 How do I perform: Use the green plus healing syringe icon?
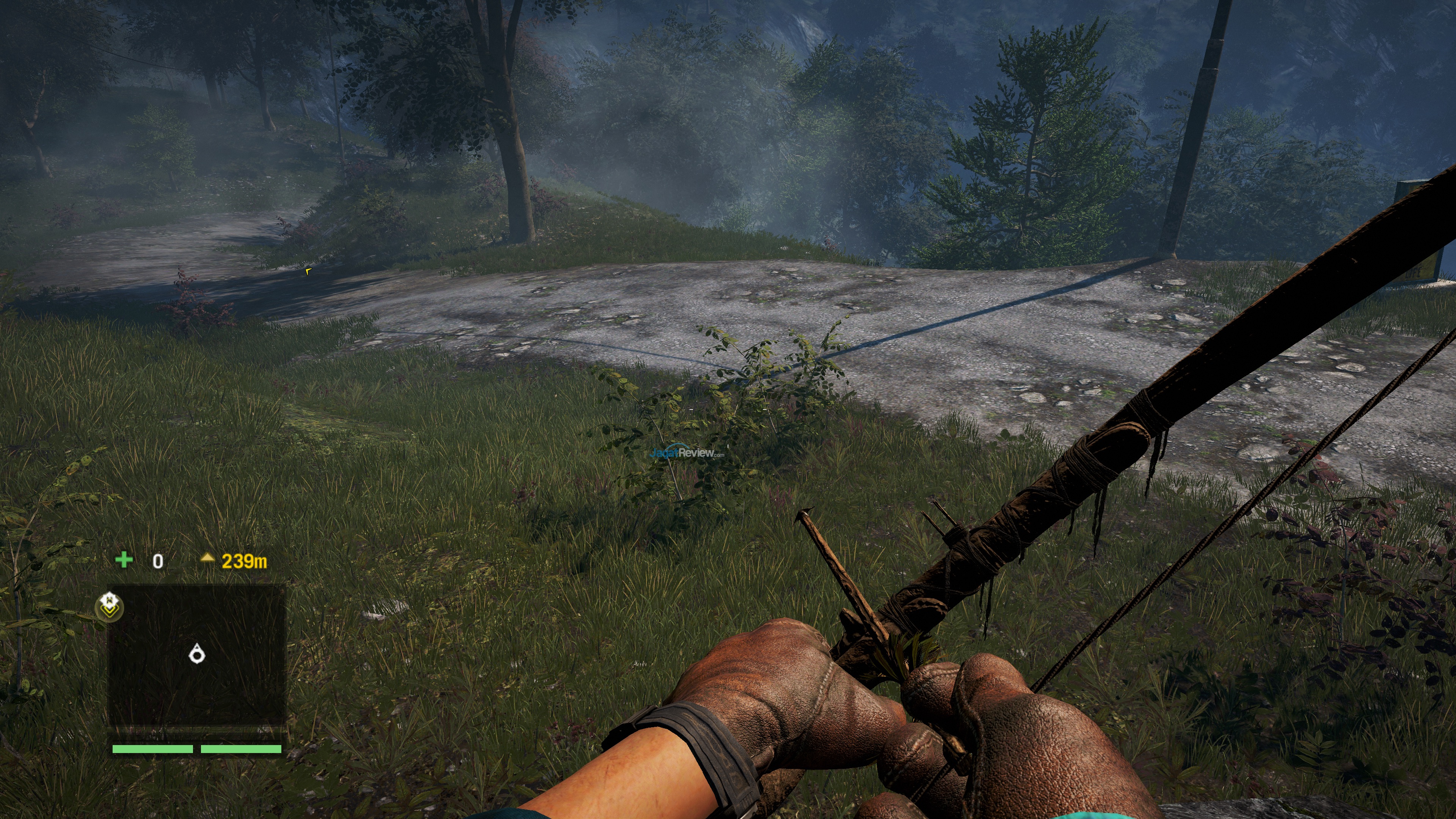(x=124, y=560)
